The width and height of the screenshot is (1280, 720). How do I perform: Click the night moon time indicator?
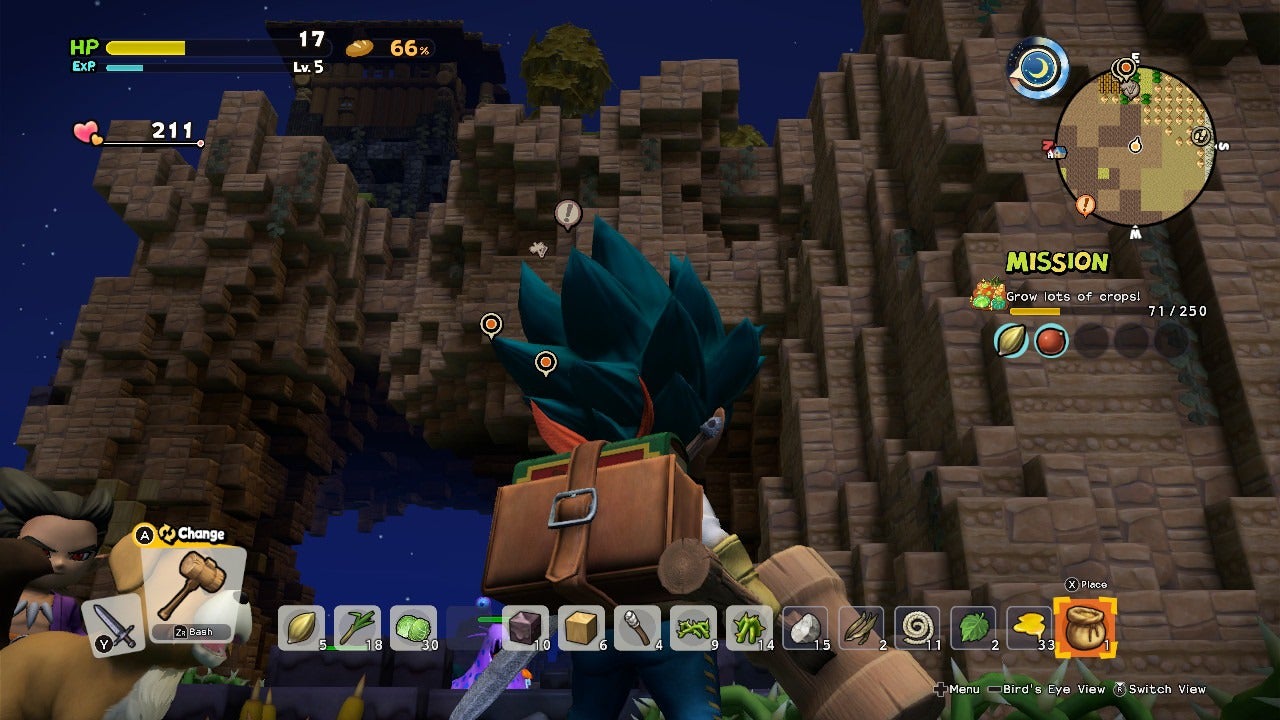(1038, 68)
